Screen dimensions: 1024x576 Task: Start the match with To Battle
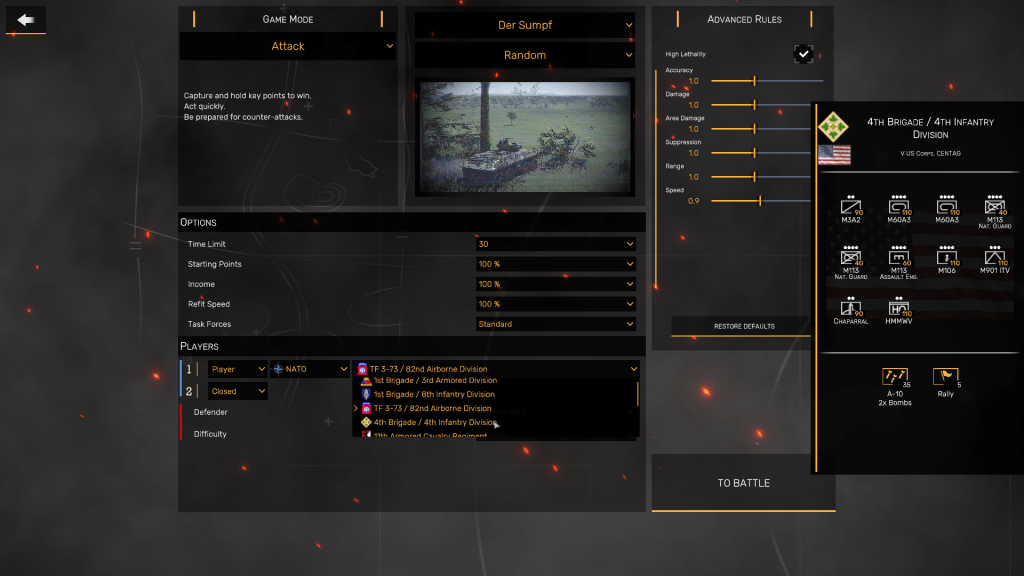(x=743, y=483)
